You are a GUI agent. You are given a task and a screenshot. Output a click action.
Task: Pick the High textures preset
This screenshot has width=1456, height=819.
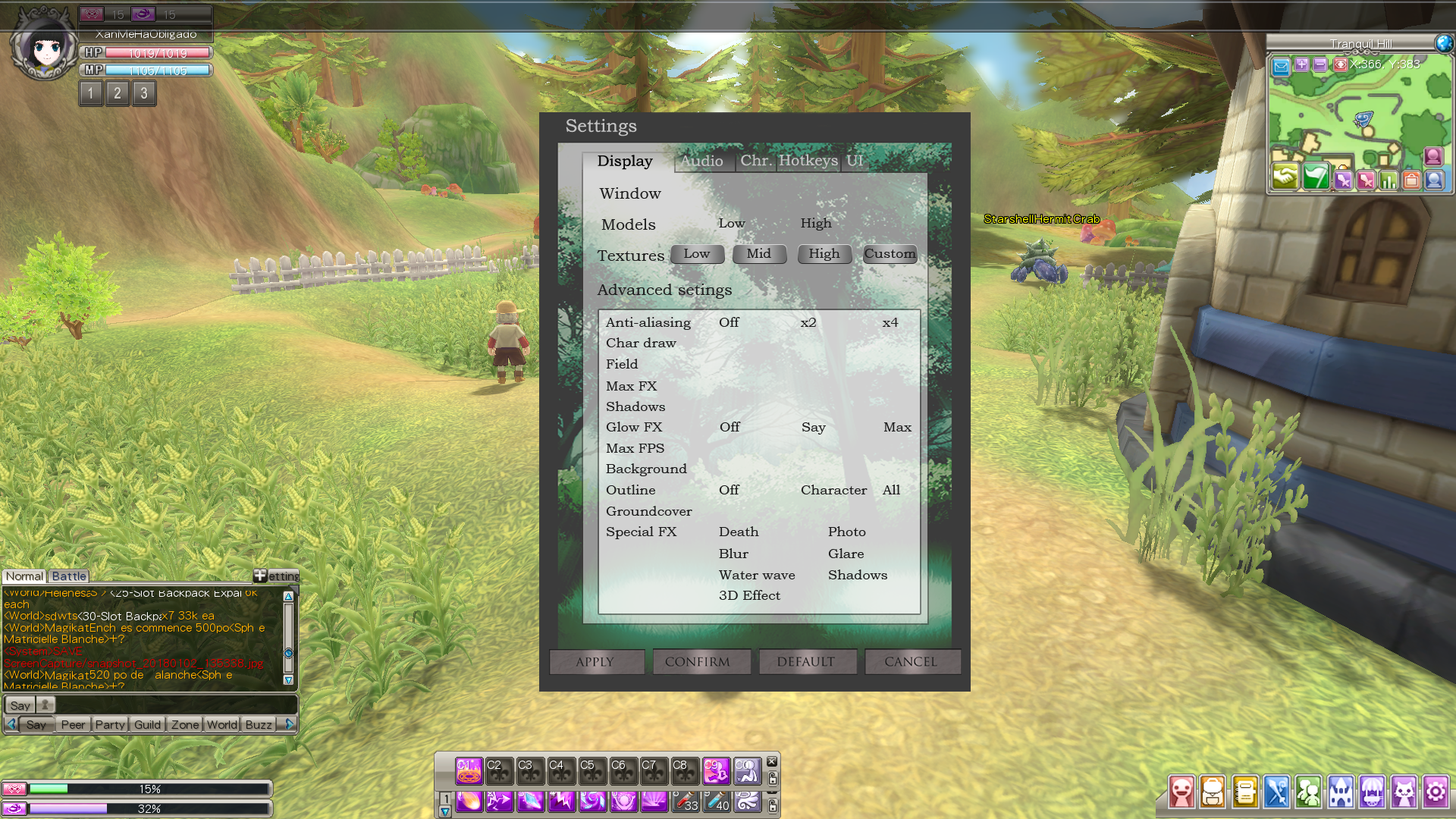824,254
